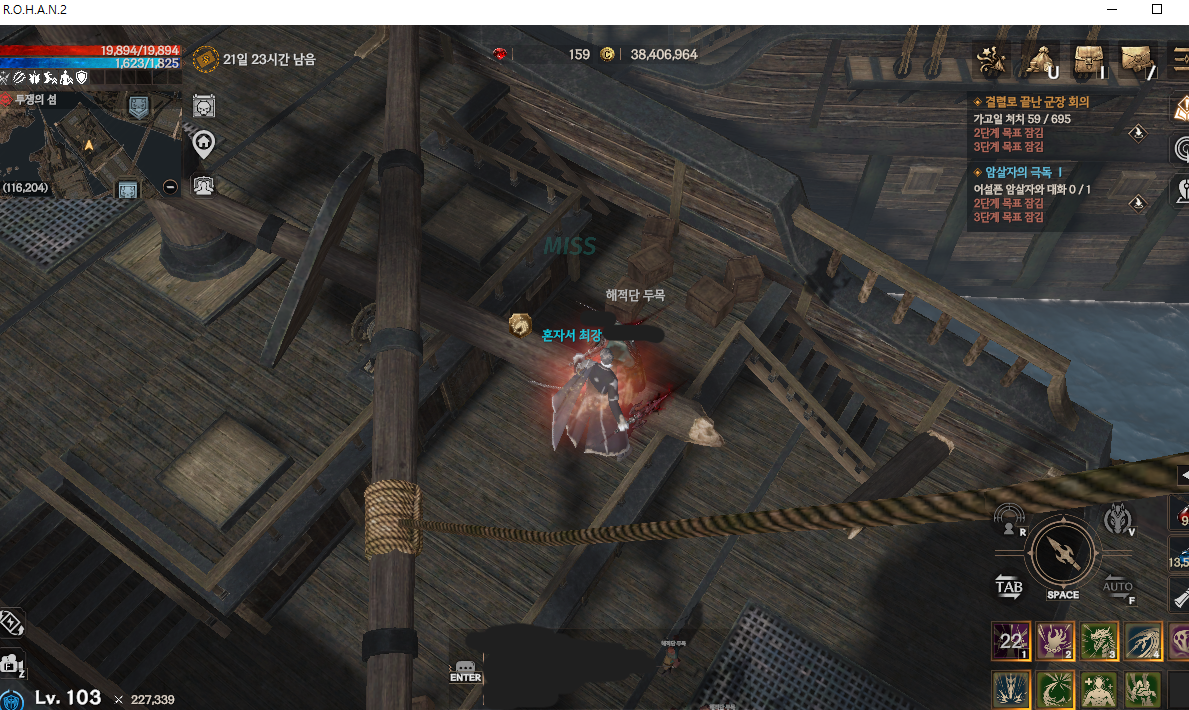The height and width of the screenshot is (710, 1189).
Task: Switch targets with the TAB button
Action: (x=1009, y=587)
